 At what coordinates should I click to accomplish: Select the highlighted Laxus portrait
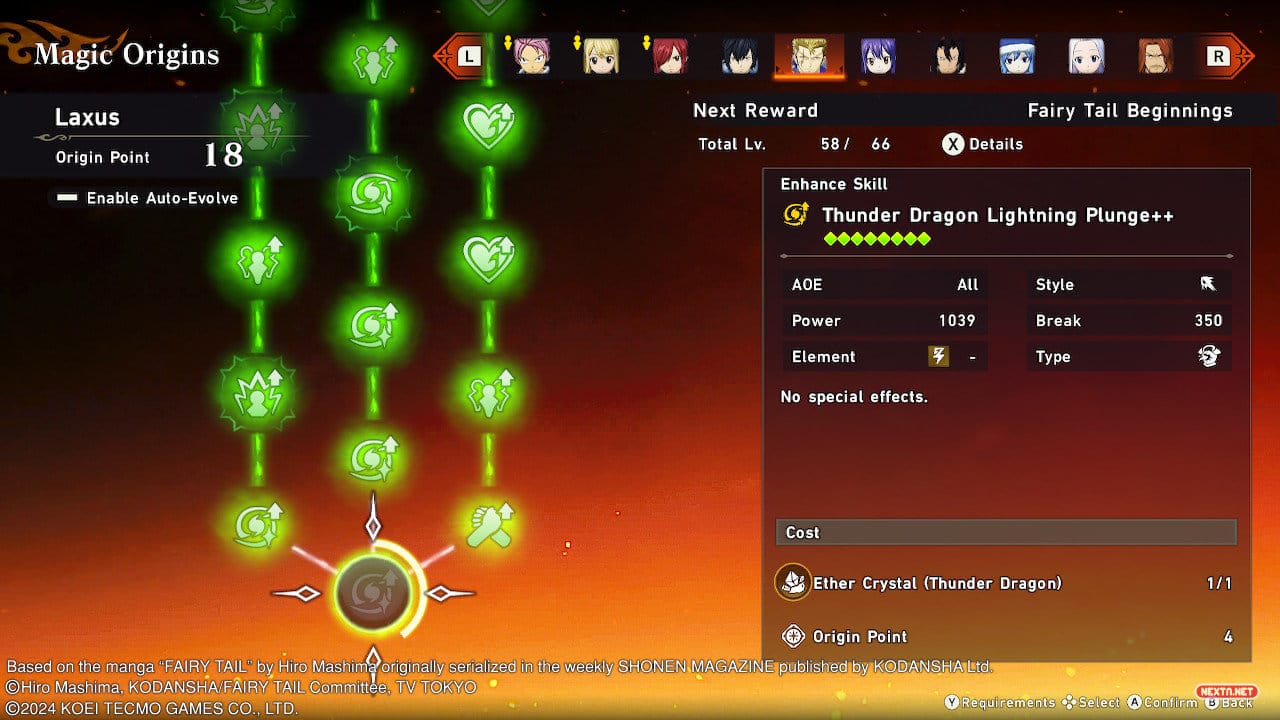click(809, 57)
